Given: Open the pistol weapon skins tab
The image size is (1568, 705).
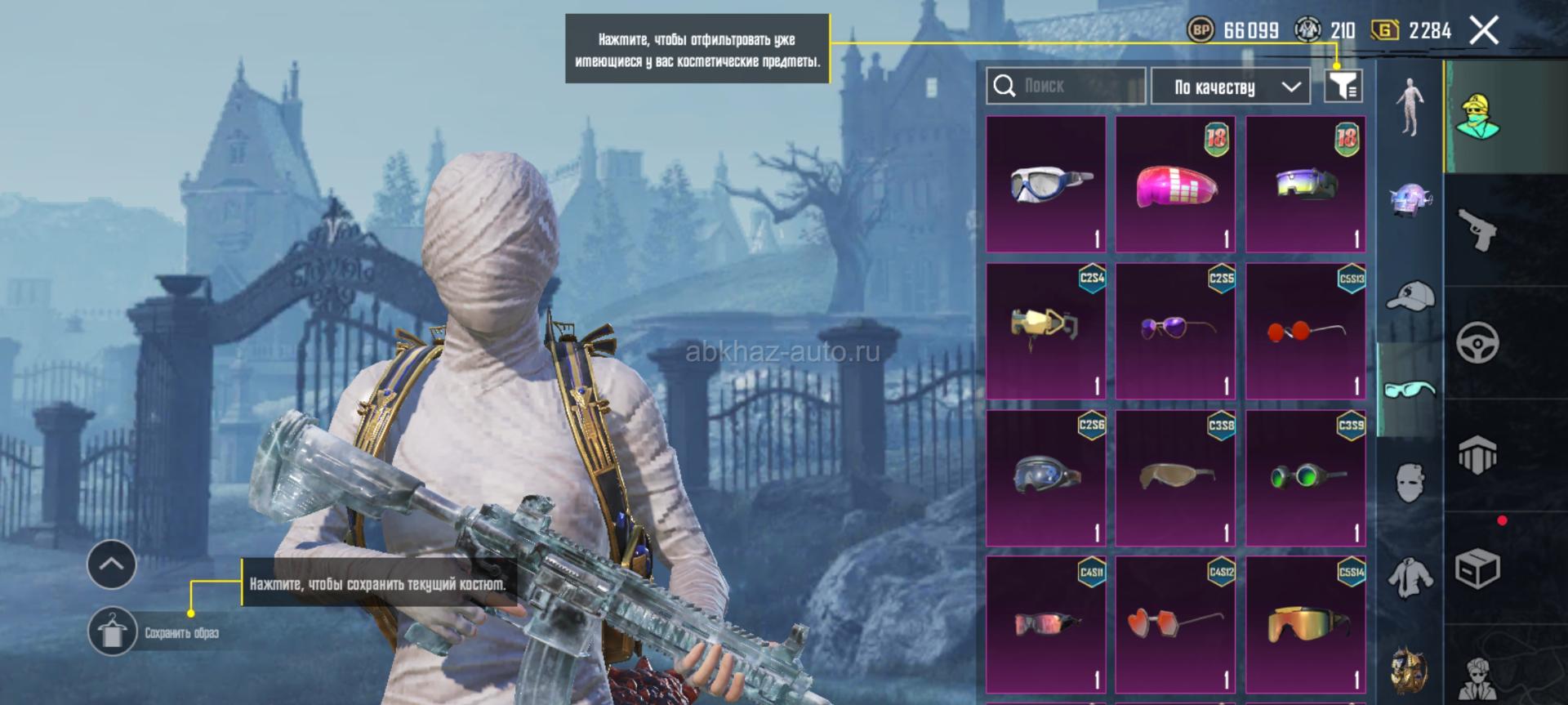Looking at the screenshot, I should pos(1477,230).
